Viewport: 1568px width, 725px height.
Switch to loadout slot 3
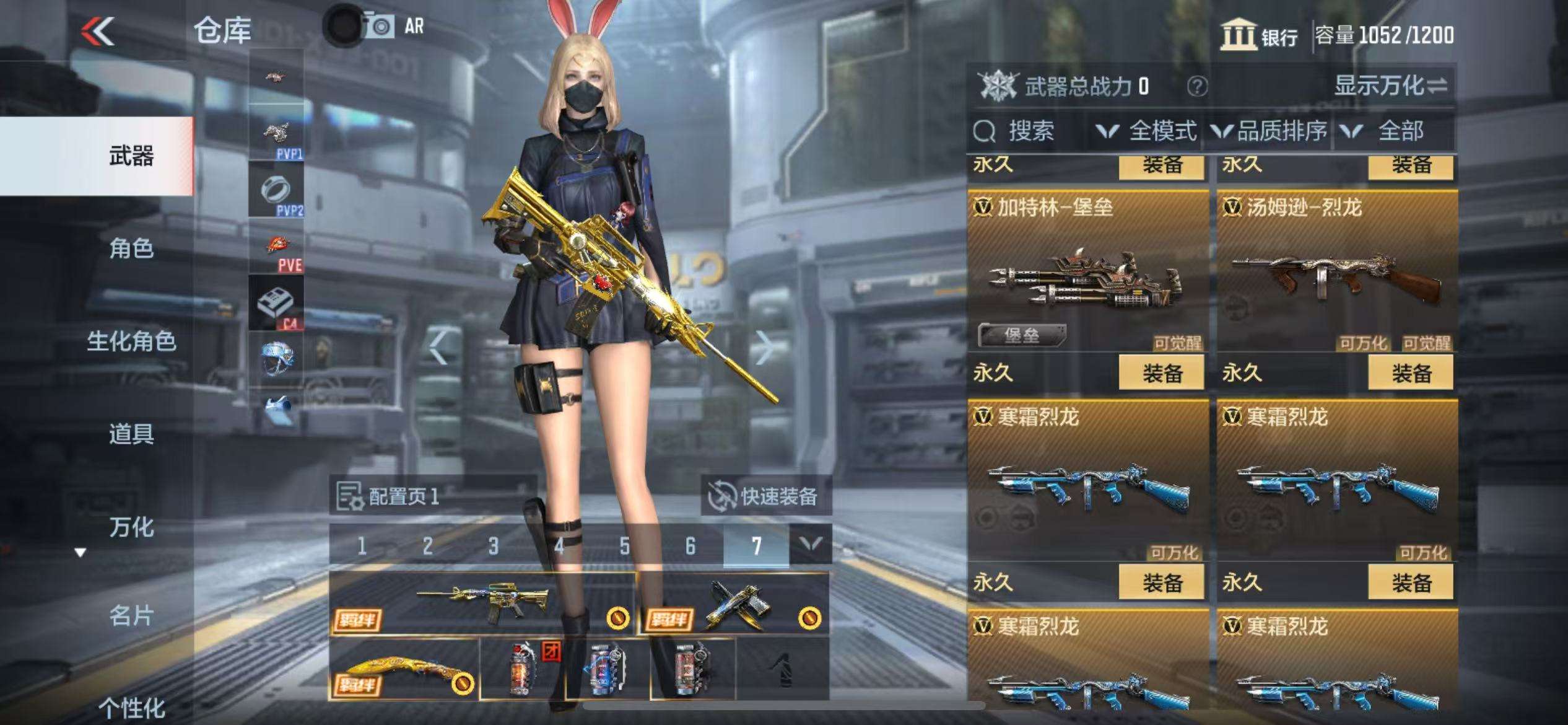coord(493,546)
